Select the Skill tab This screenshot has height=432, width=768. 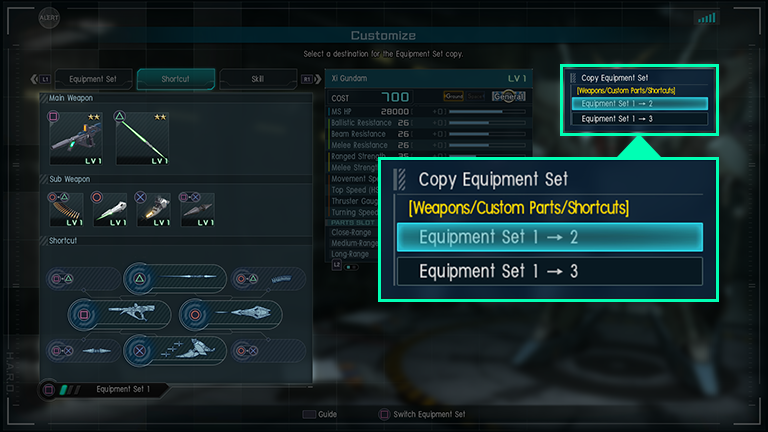[x=258, y=78]
